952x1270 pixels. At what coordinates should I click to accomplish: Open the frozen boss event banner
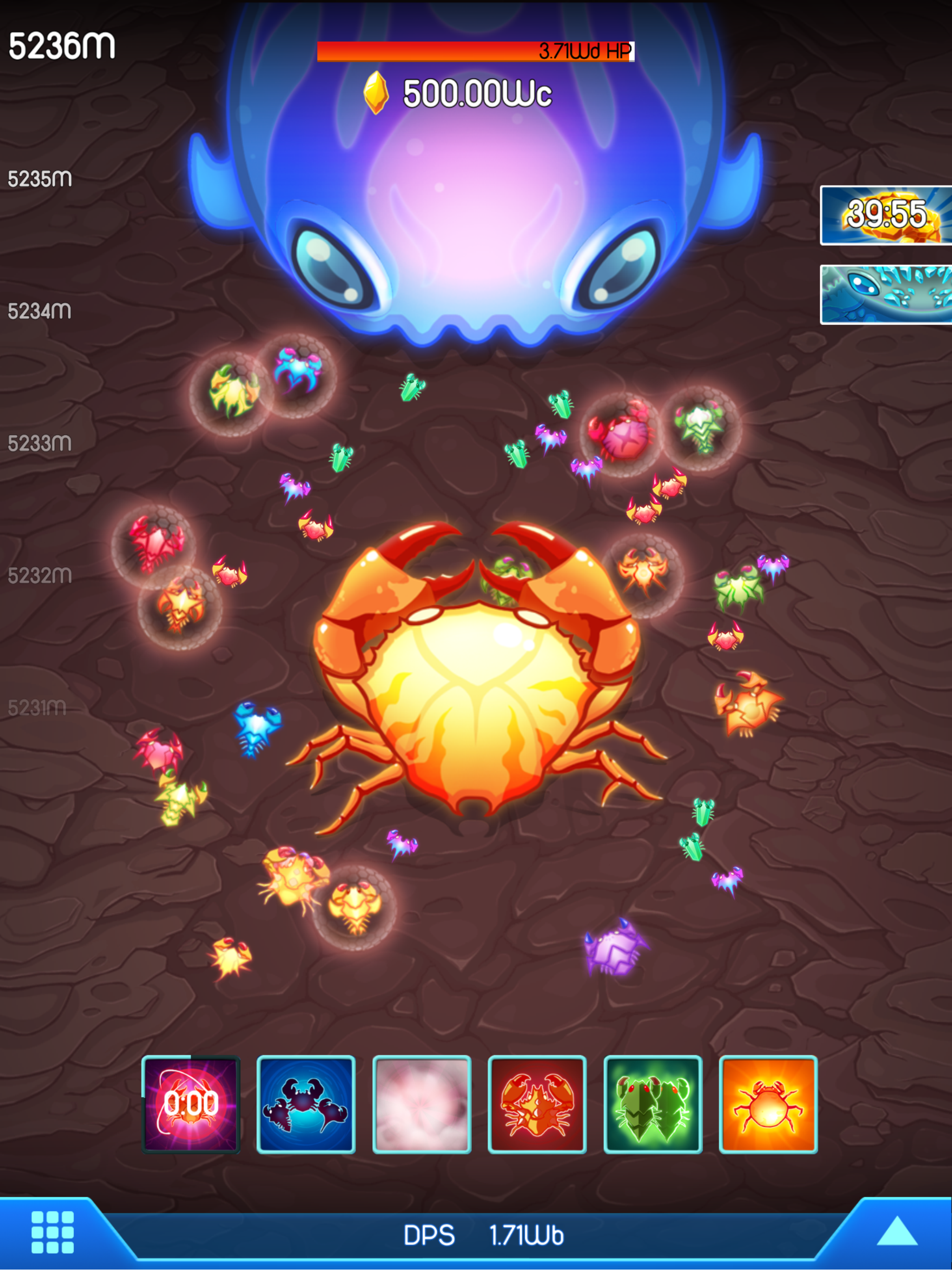click(x=887, y=293)
